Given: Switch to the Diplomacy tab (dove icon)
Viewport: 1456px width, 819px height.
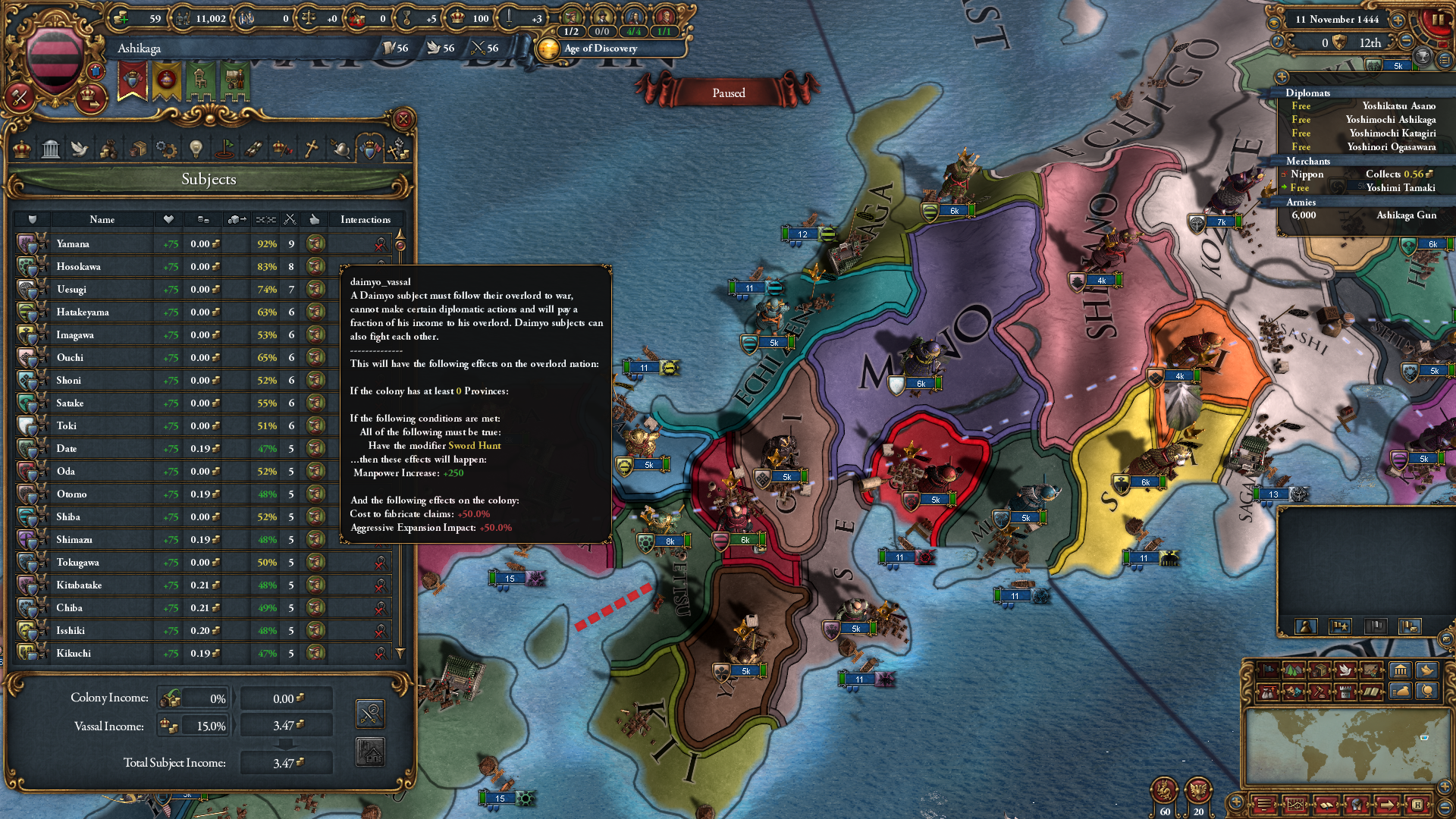Looking at the screenshot, I should (80, 148).
